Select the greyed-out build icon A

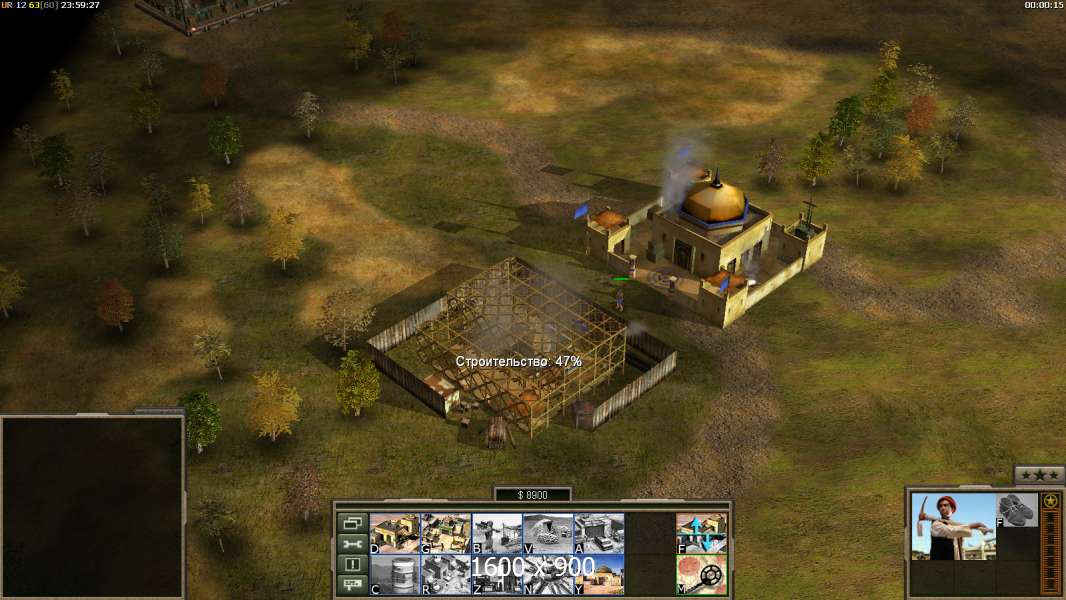coord(599,533)
